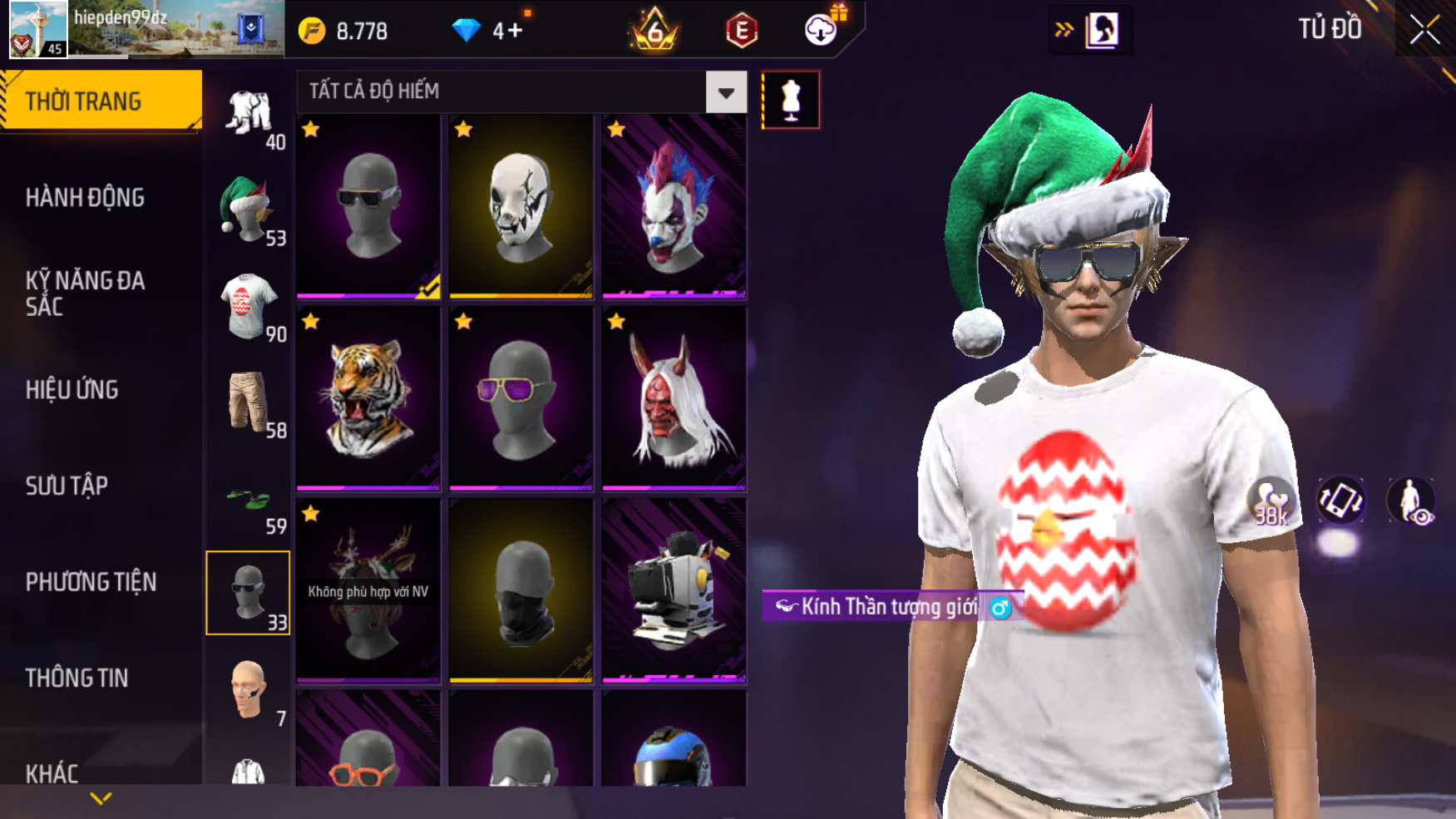Switch to Kỹ Năng Đa Sắc tab
Image resolution: width=1456 pixels, height=819 pixels.
pyautogui.click(x=85, y=294)
